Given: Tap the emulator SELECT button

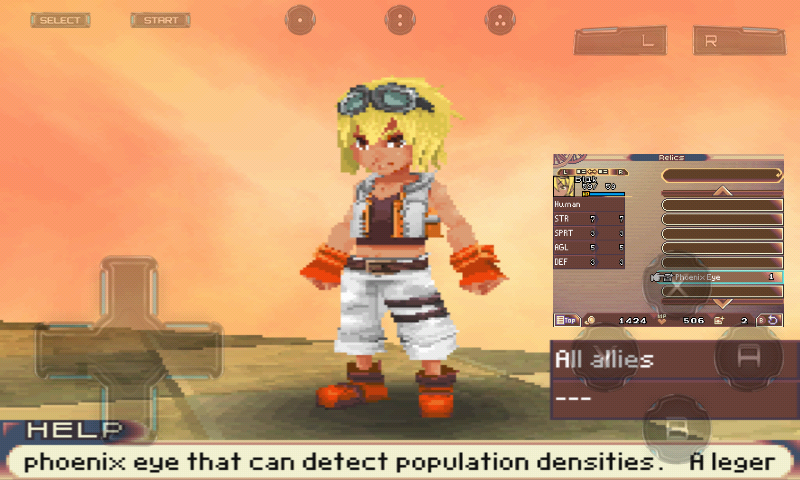Looking at the screenshot, I should (60, 20).
